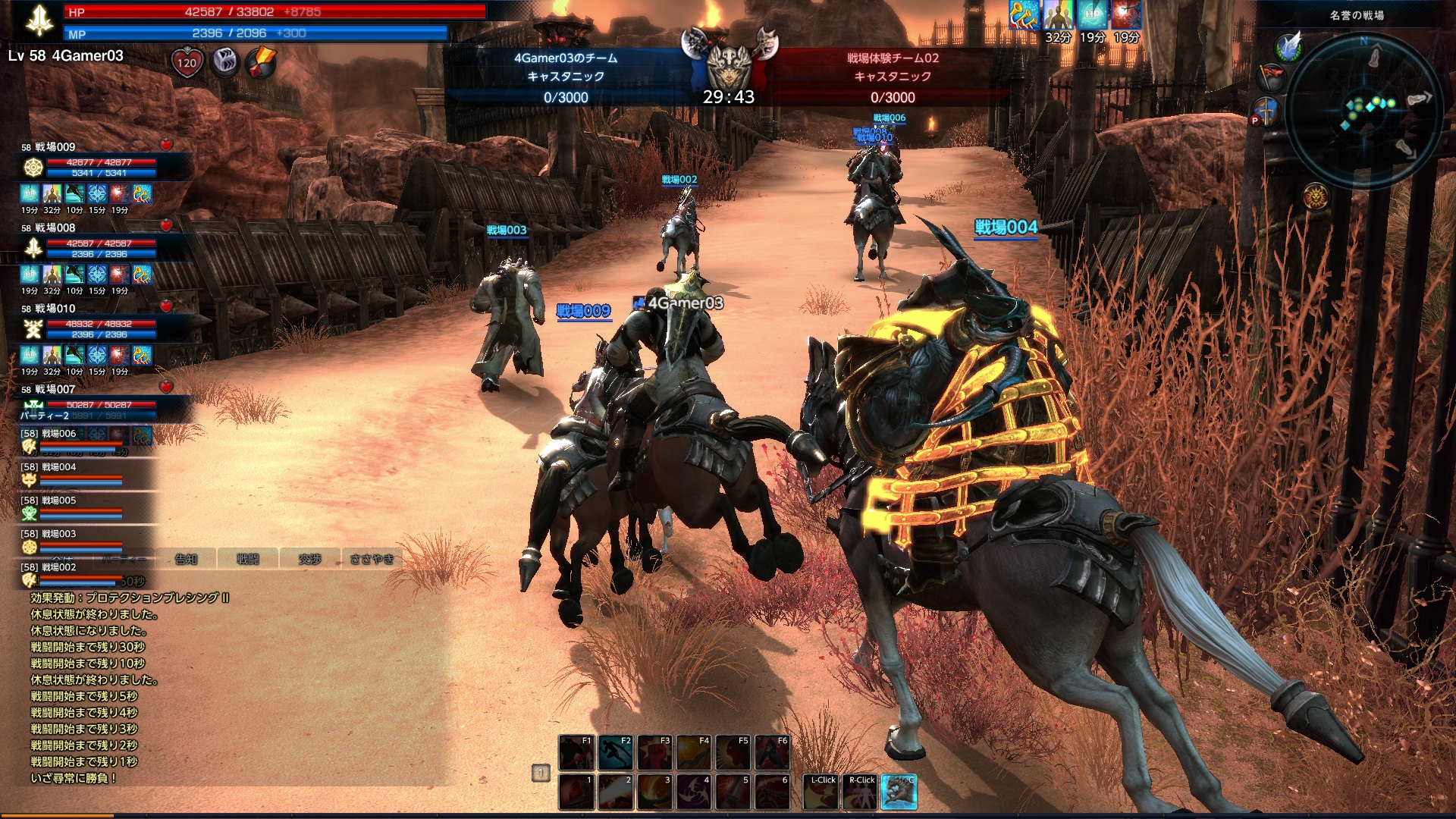Open the white wing laurel icon

coord(1288,46)
